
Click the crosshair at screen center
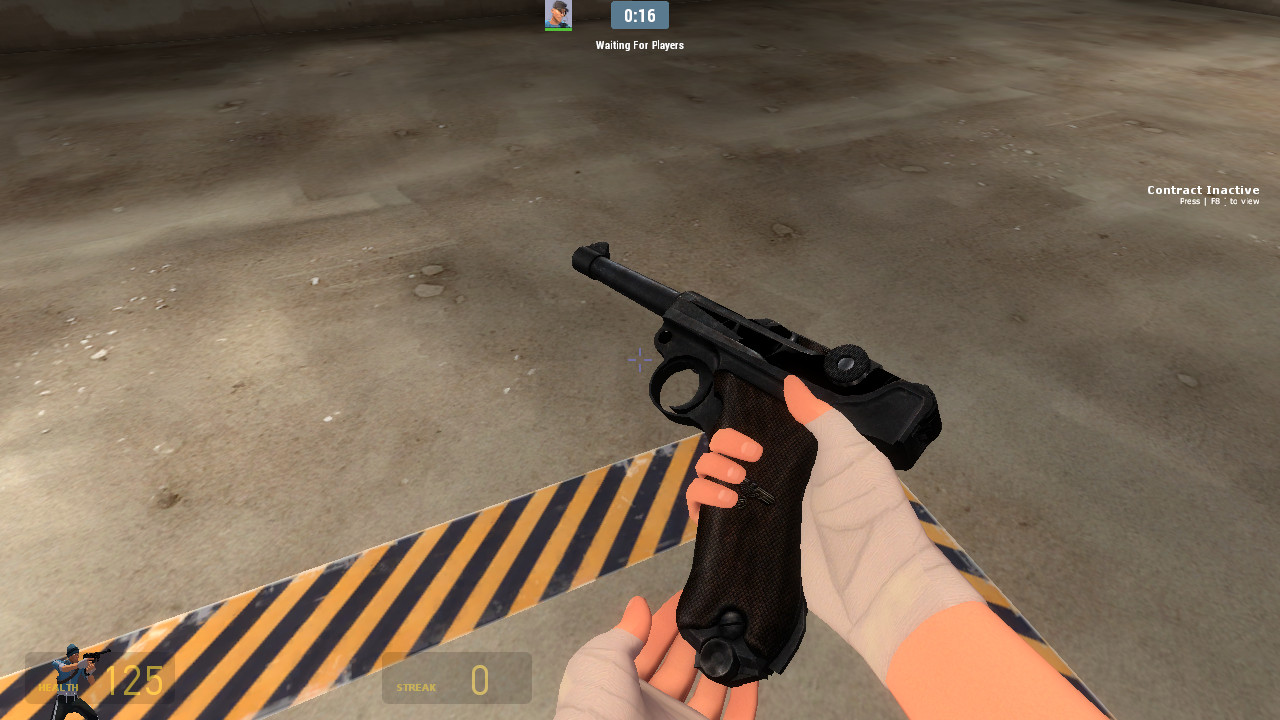[639, 360]
